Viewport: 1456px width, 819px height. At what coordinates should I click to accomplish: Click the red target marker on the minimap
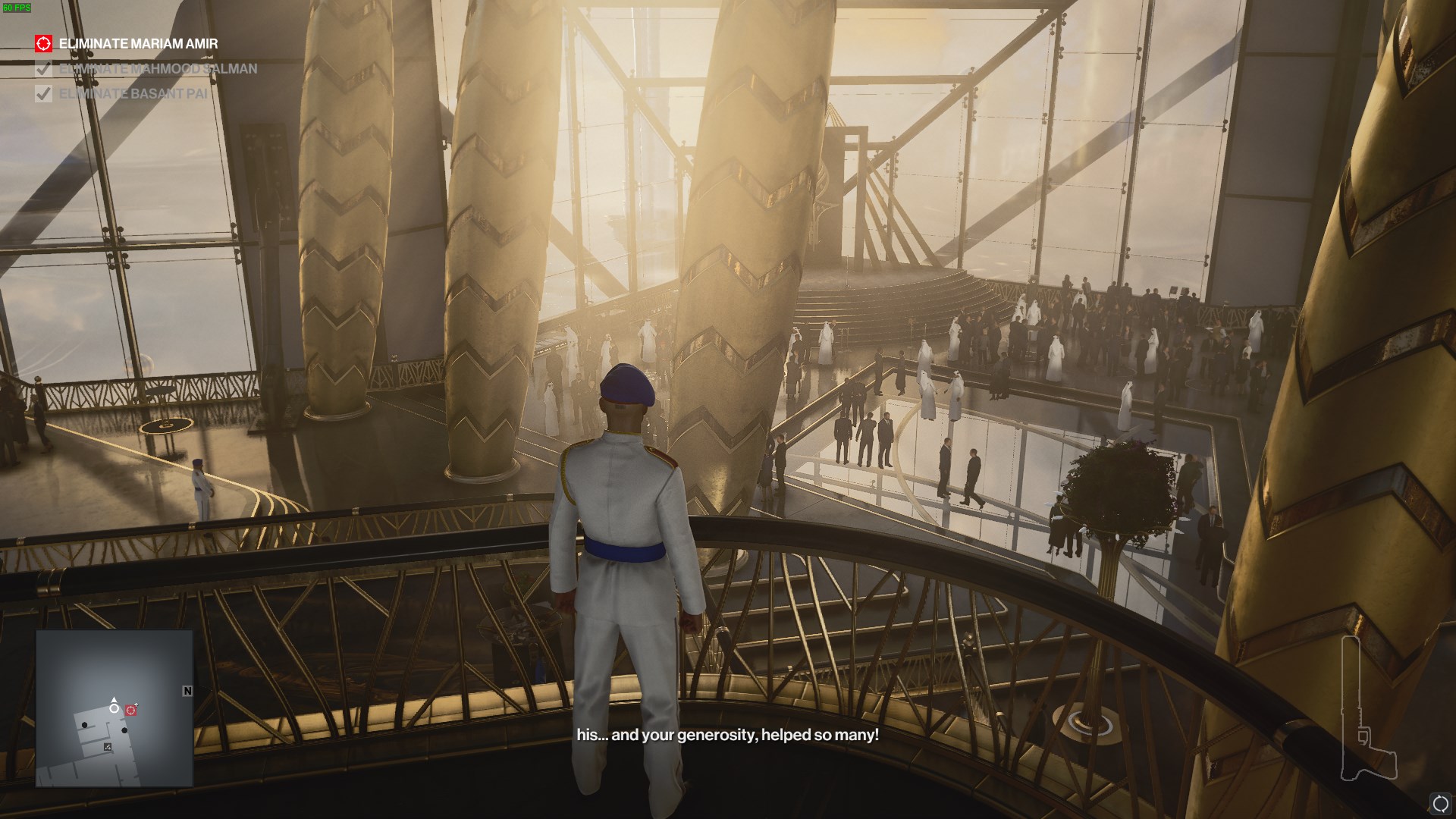click(131, 710)
